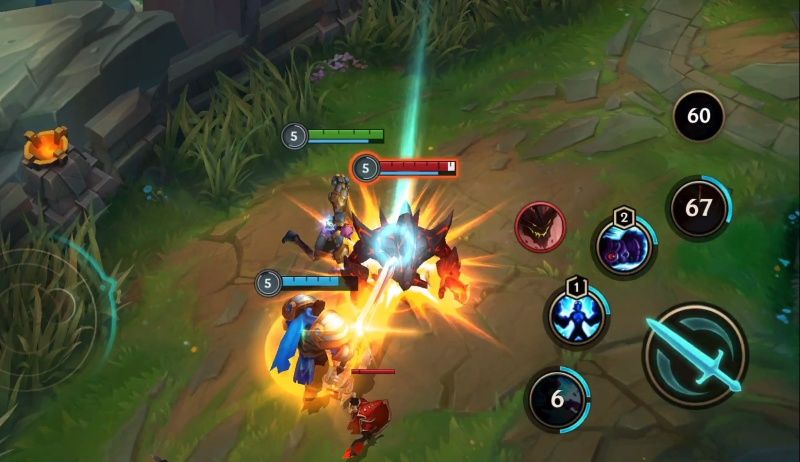Screen dimensions: 800x462
Task: Tap the ability showing 67 cooldown
Action: click(x=698, y=209)
